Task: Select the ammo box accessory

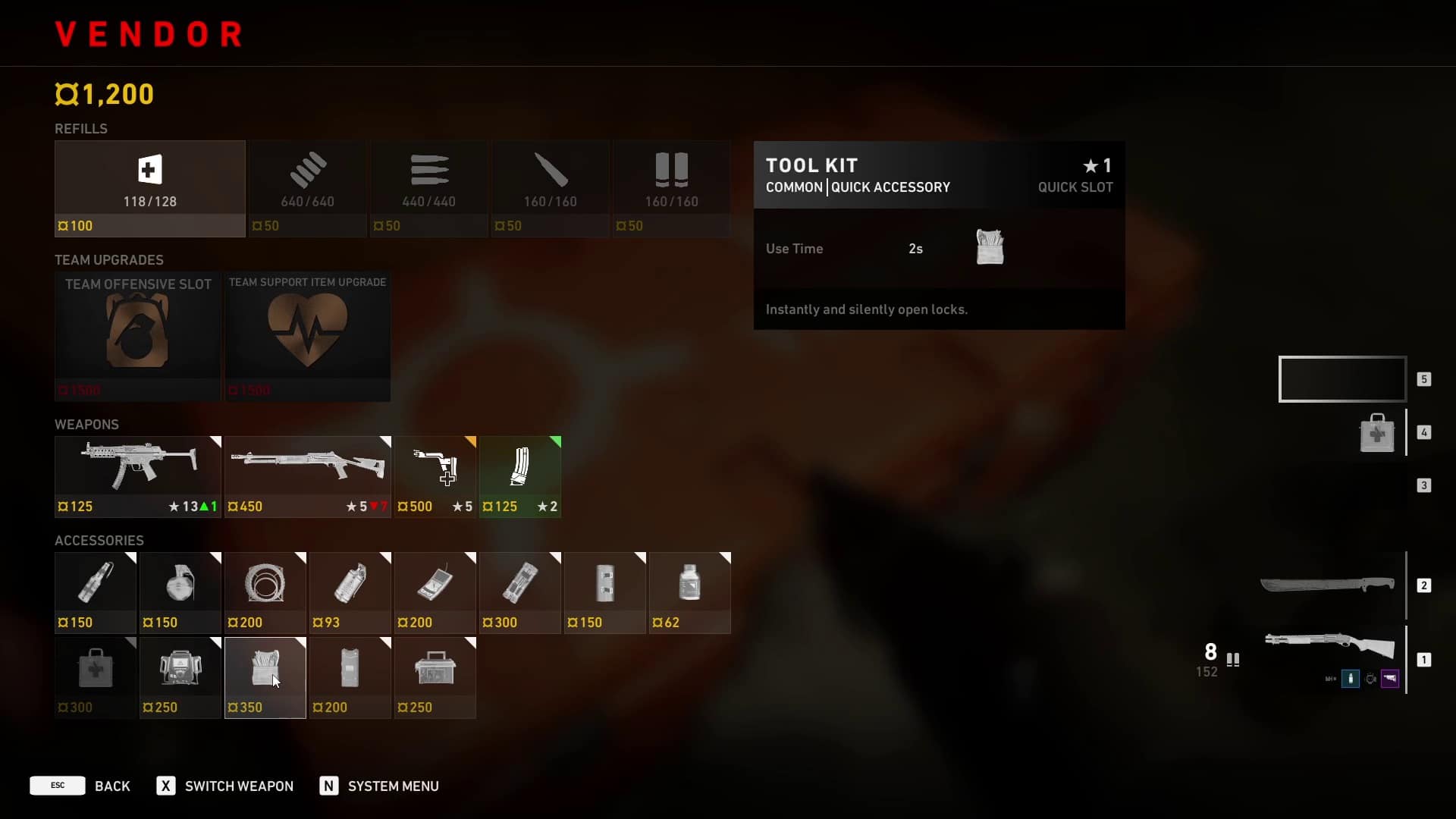Action: click(x=435, y=677)
